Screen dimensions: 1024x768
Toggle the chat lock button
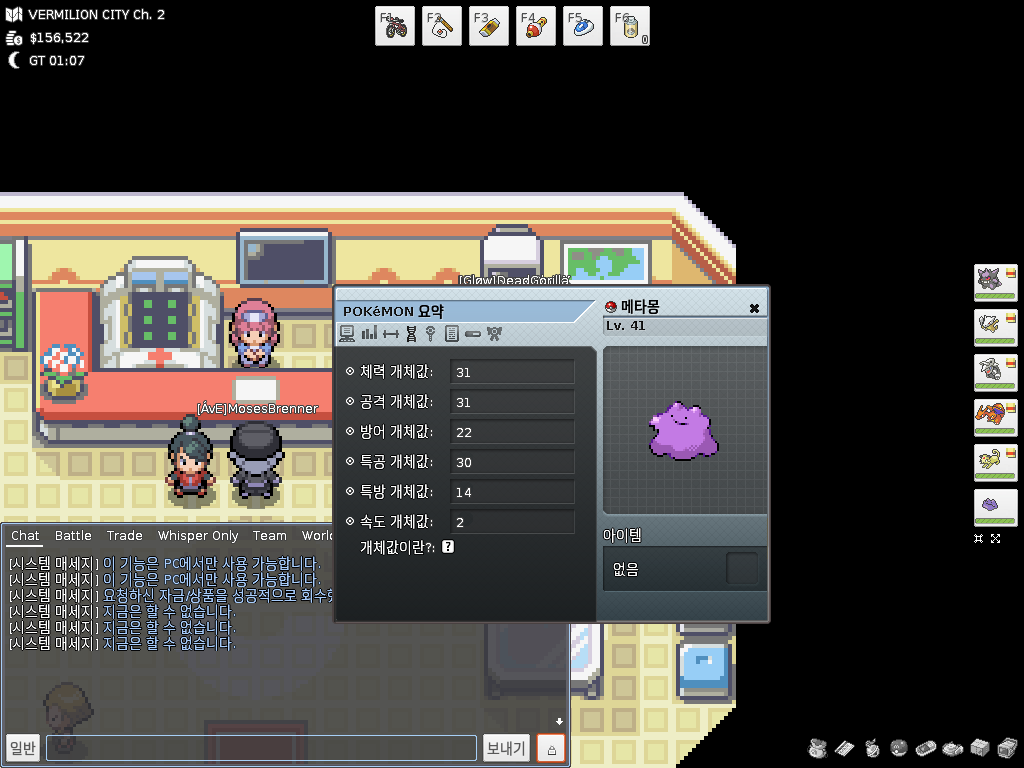[551, 748]
